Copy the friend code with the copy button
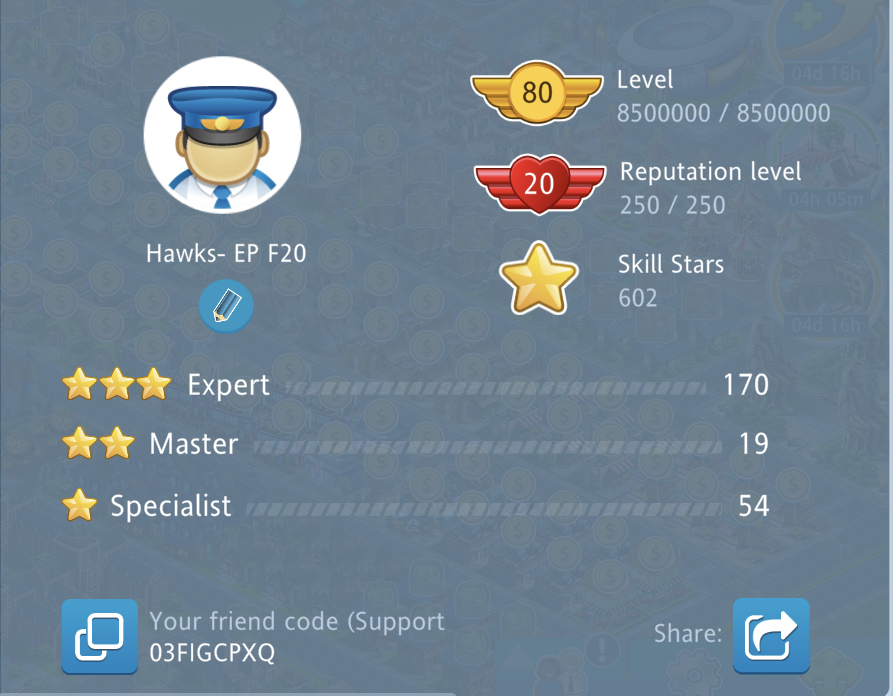Image resolution: width=893 pixels, height=696 pixels. (100, 636)
